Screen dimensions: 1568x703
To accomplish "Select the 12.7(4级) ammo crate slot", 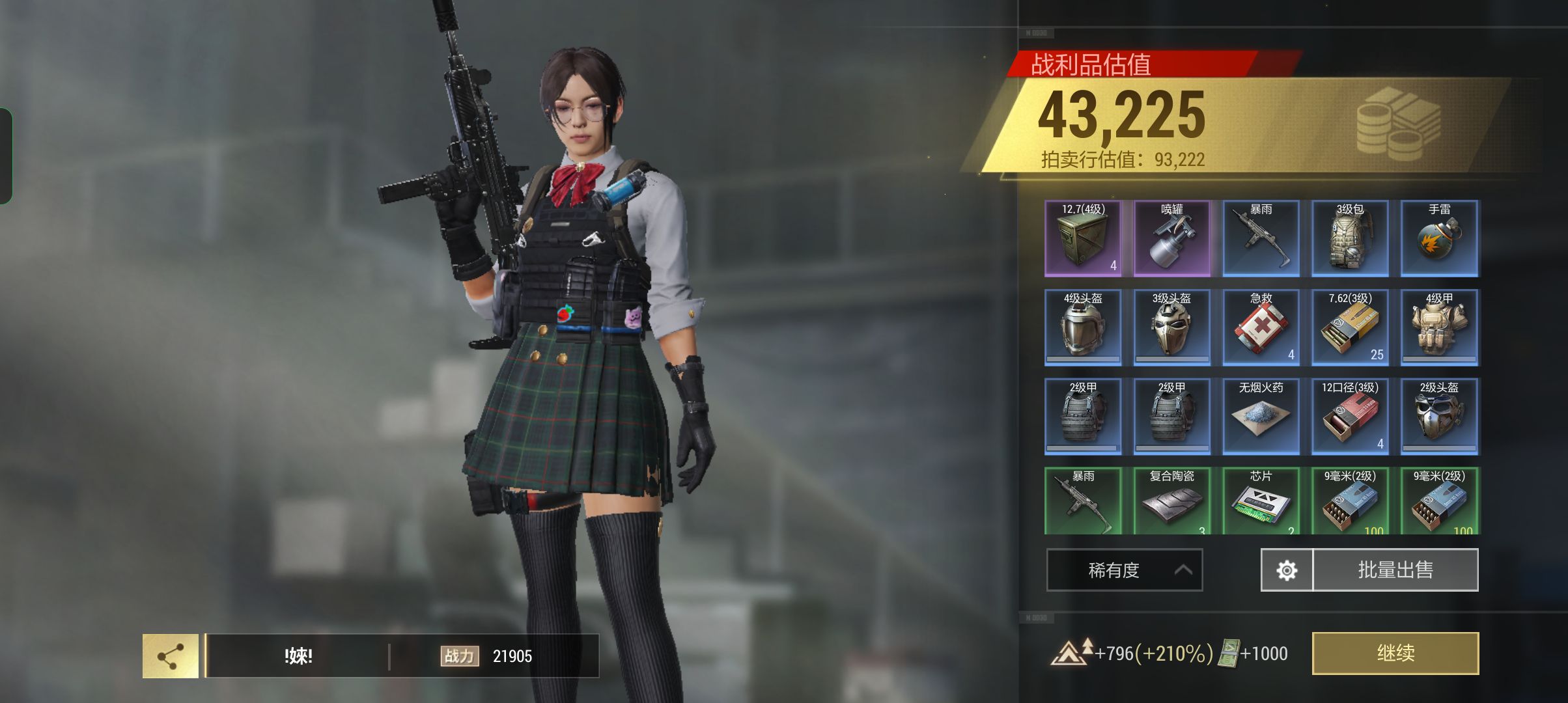I will [x=1083, y=239].
